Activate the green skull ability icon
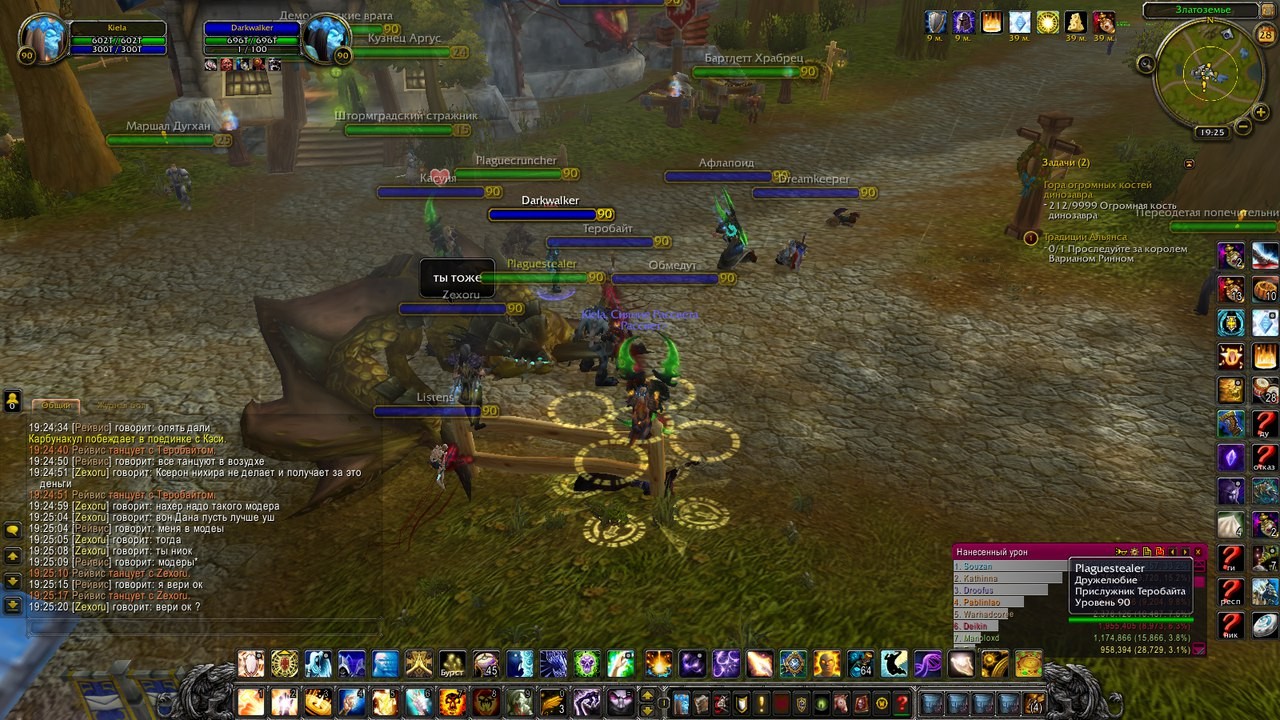This screenshot has width=1280, height=720. pos(587,664)
